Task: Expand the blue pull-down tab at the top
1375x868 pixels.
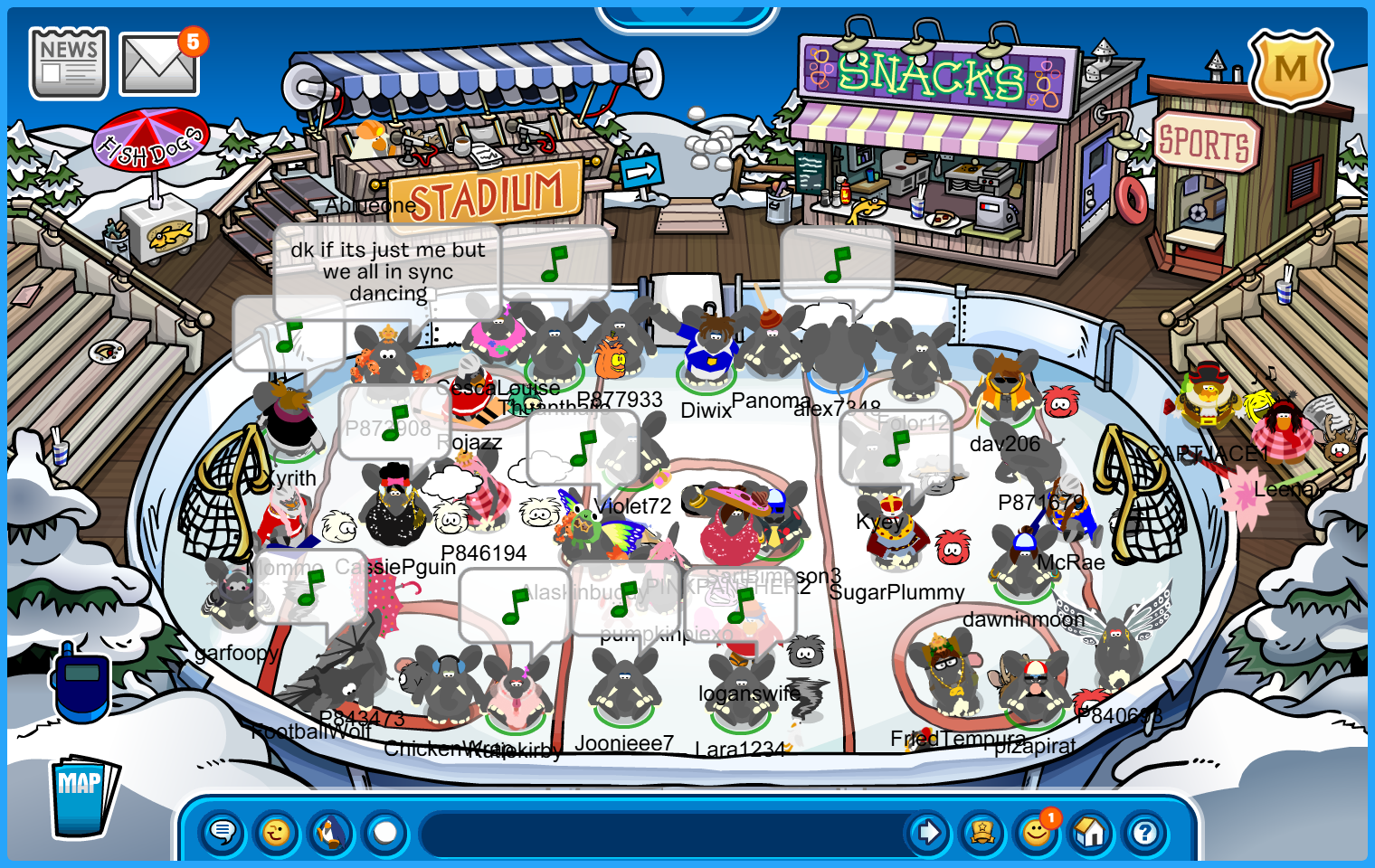Action: pos(687,15)
